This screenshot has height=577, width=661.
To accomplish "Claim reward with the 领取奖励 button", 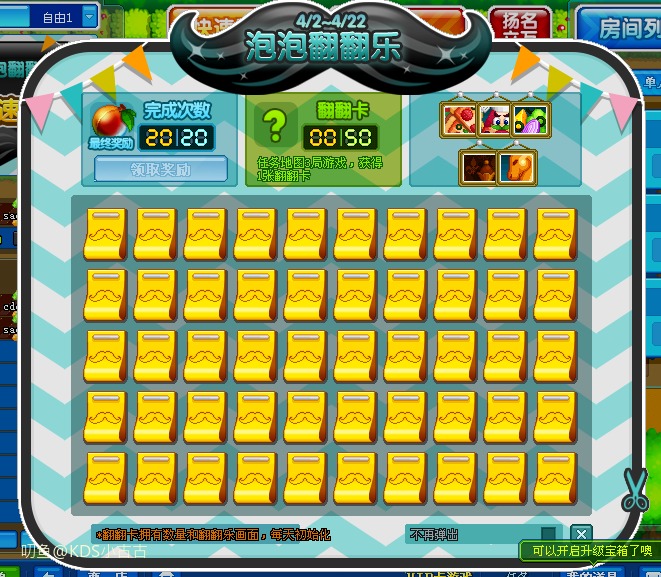I will tap(160, 169).
